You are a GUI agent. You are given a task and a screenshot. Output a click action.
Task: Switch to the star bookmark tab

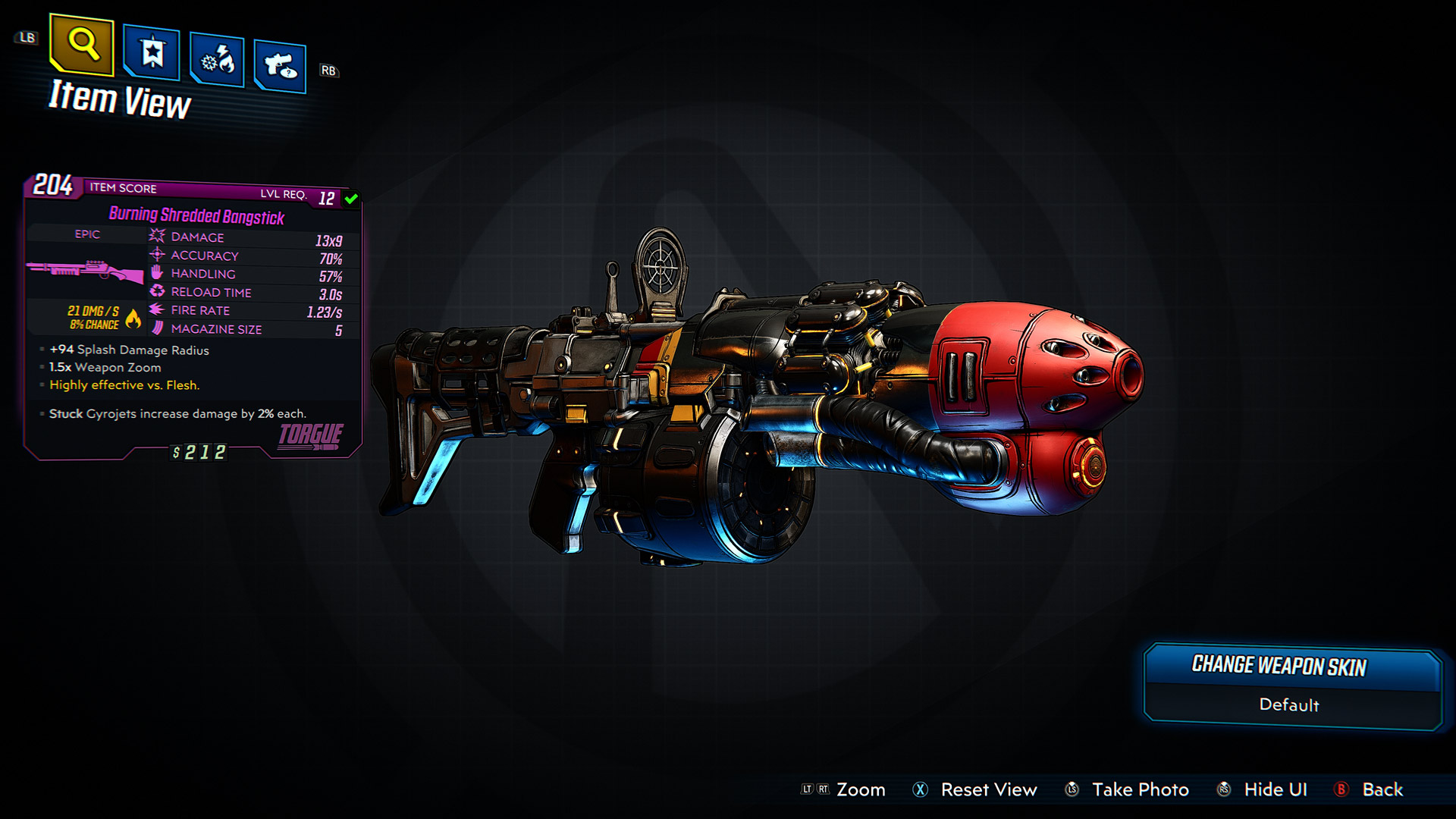click(152, 53)
